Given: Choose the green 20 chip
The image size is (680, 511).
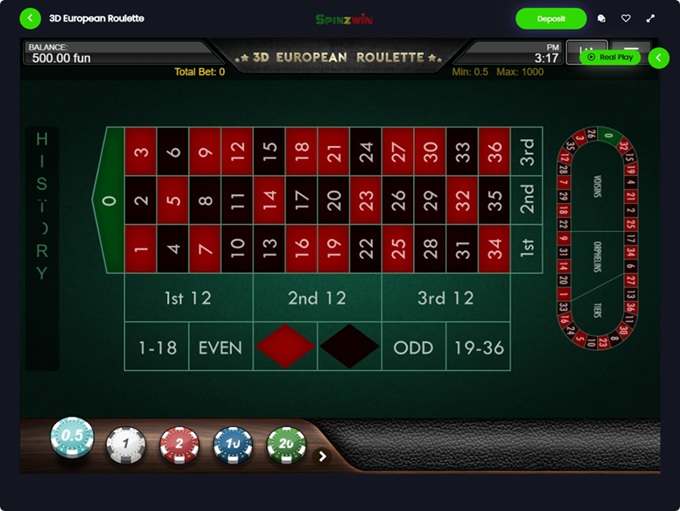Looking at the screenshot, I should click(285, 444).
